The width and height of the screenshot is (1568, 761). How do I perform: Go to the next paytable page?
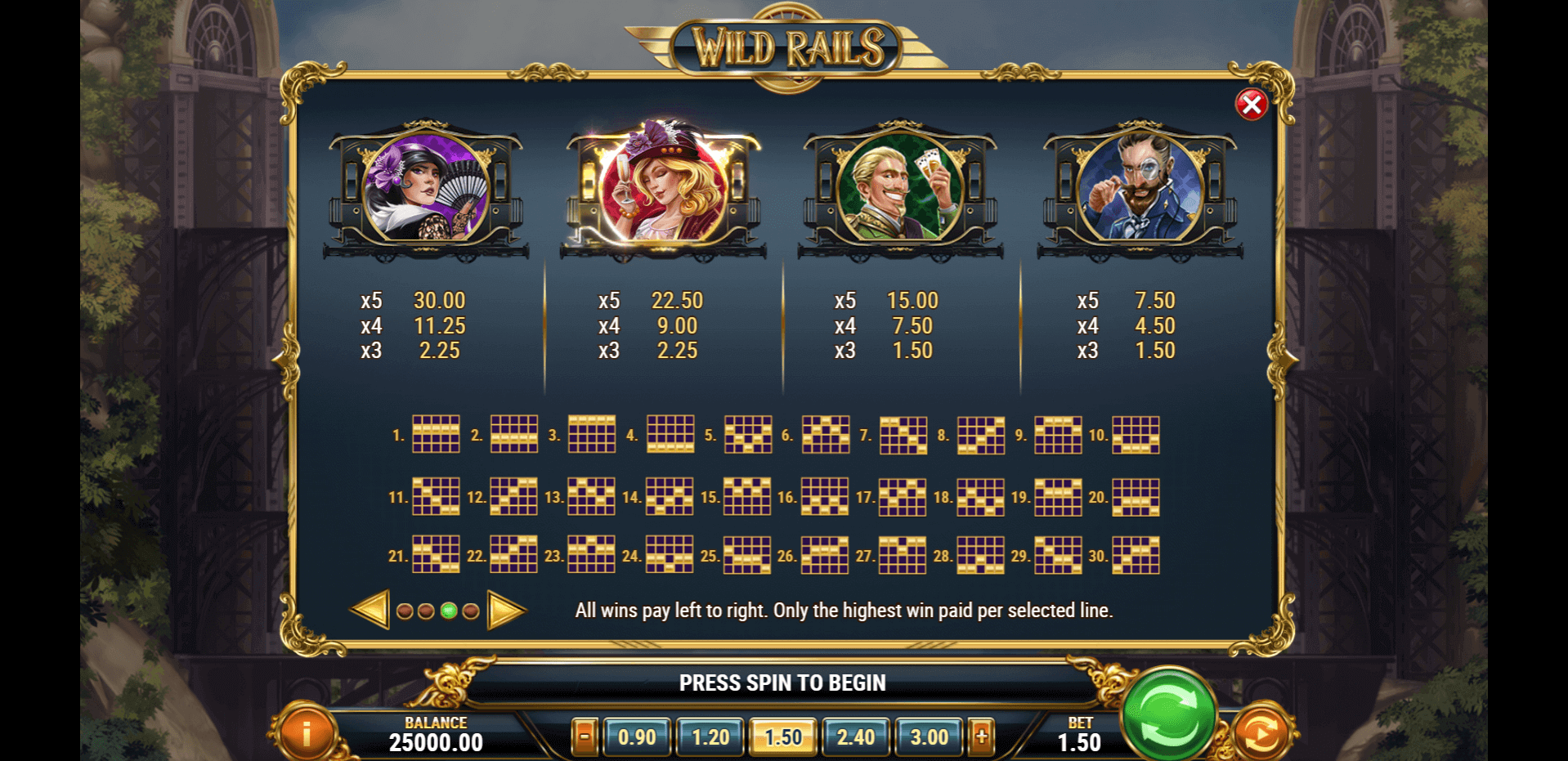pyautogui.click(x=505, y=610)
